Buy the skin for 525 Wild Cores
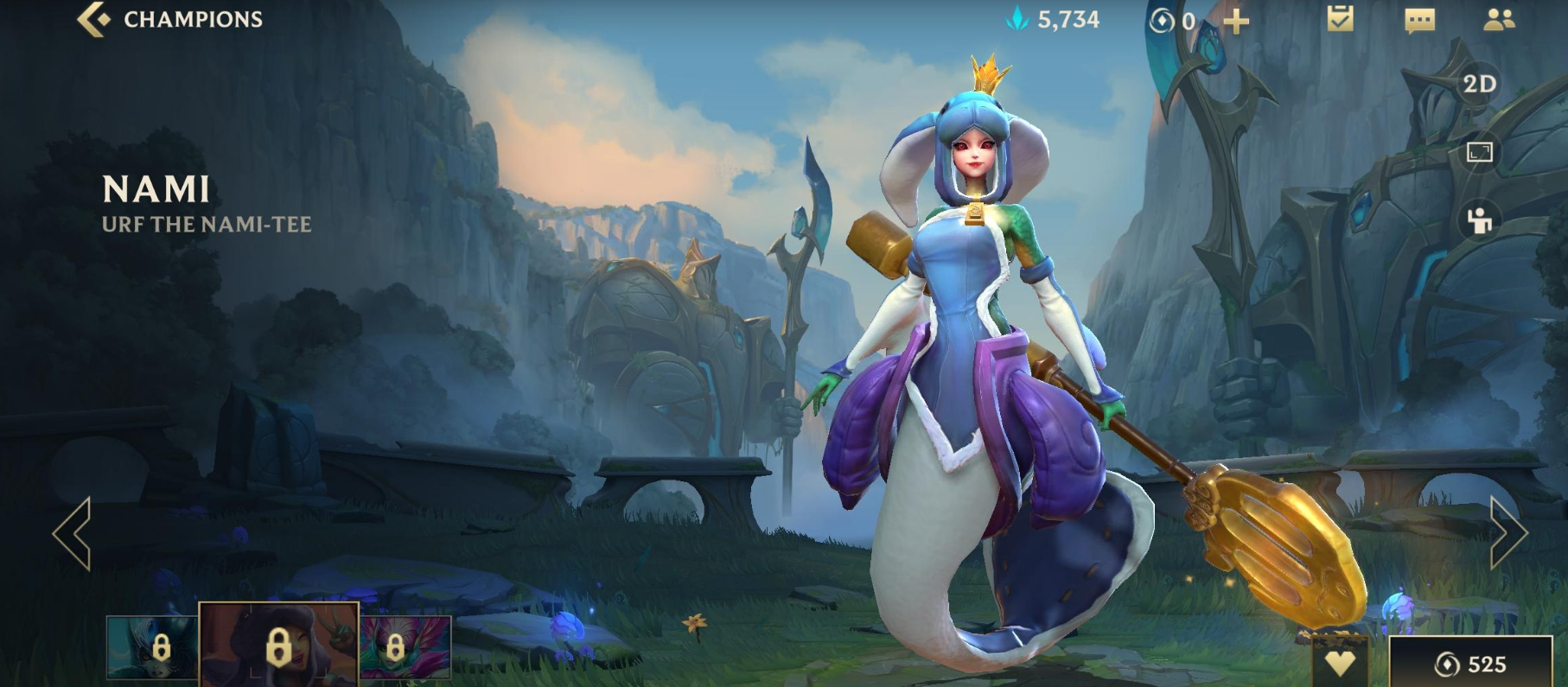Screen dimensions: 1568x687 tap(1470, 664)
